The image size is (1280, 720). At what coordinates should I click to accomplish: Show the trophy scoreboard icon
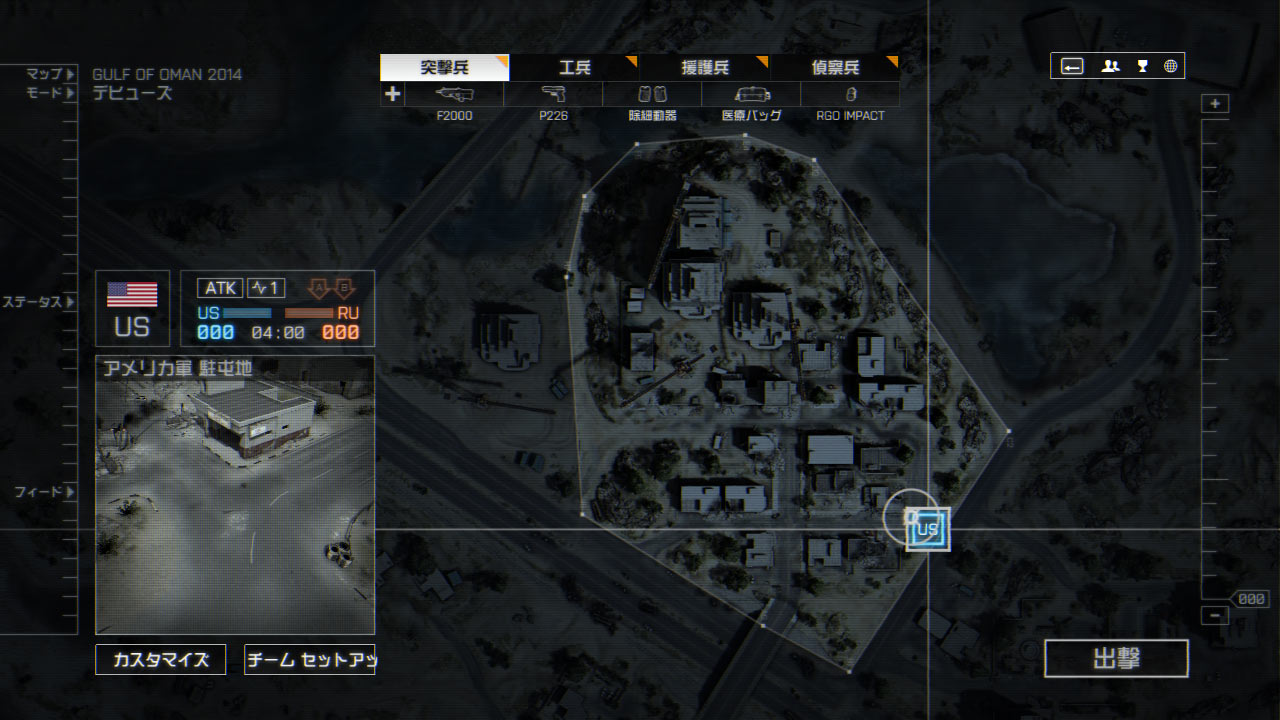1142,66
